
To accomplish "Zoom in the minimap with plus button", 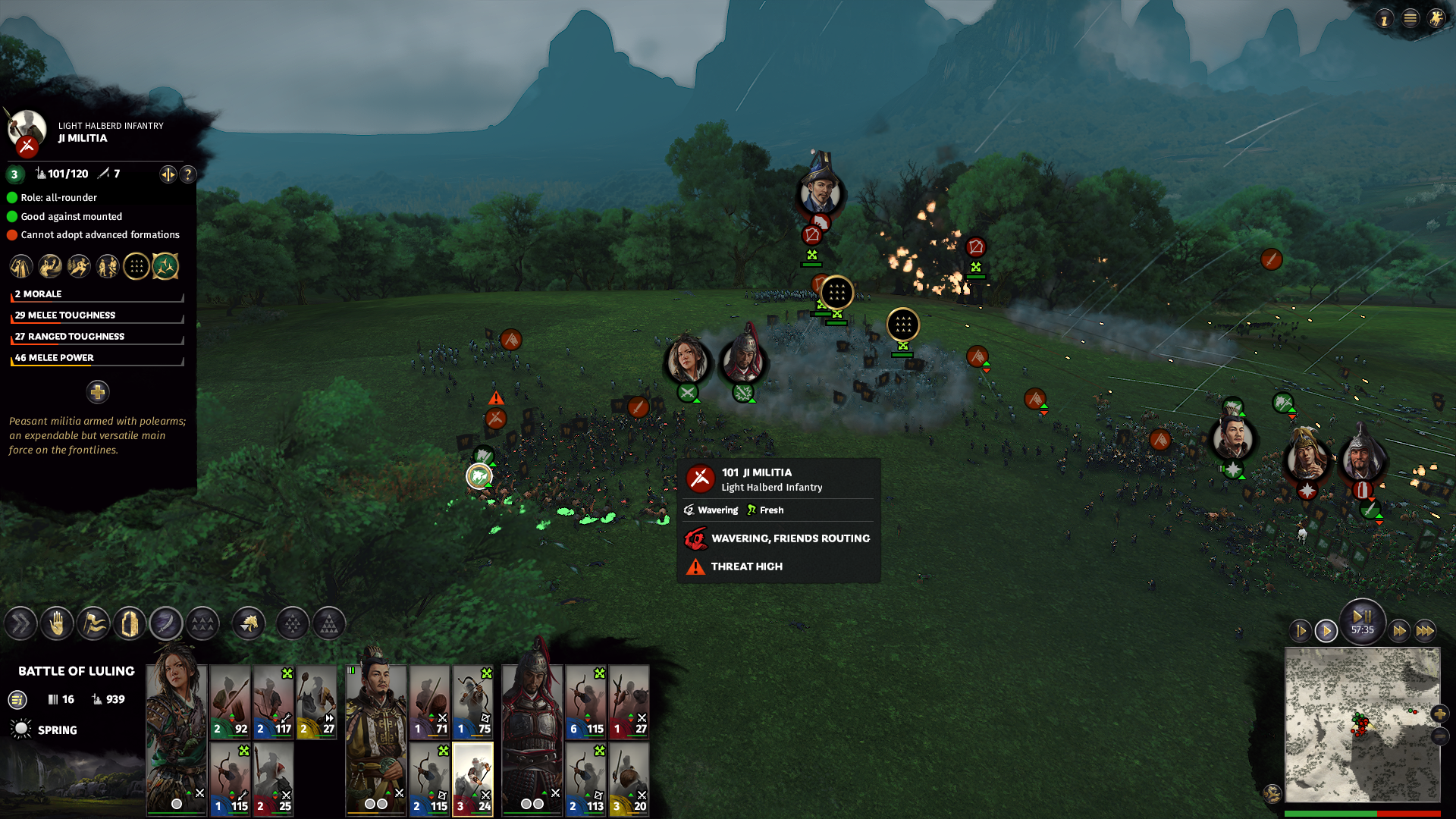I will [1439, 714].
